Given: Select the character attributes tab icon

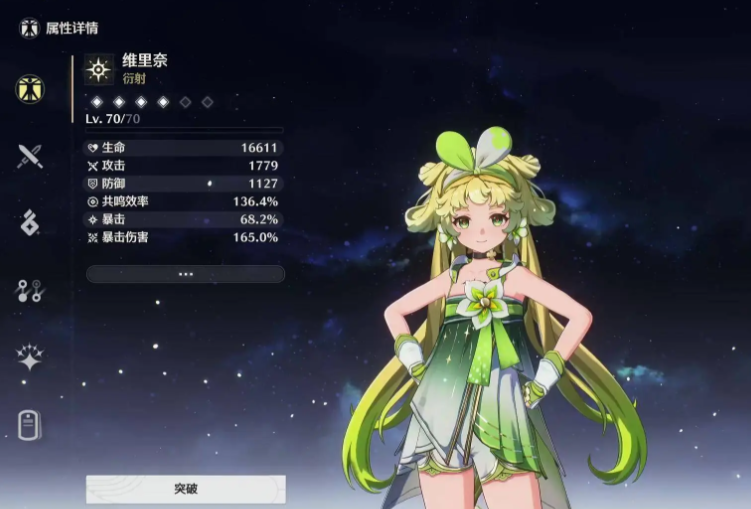Looking at the screenshot, I should [30, 88].
